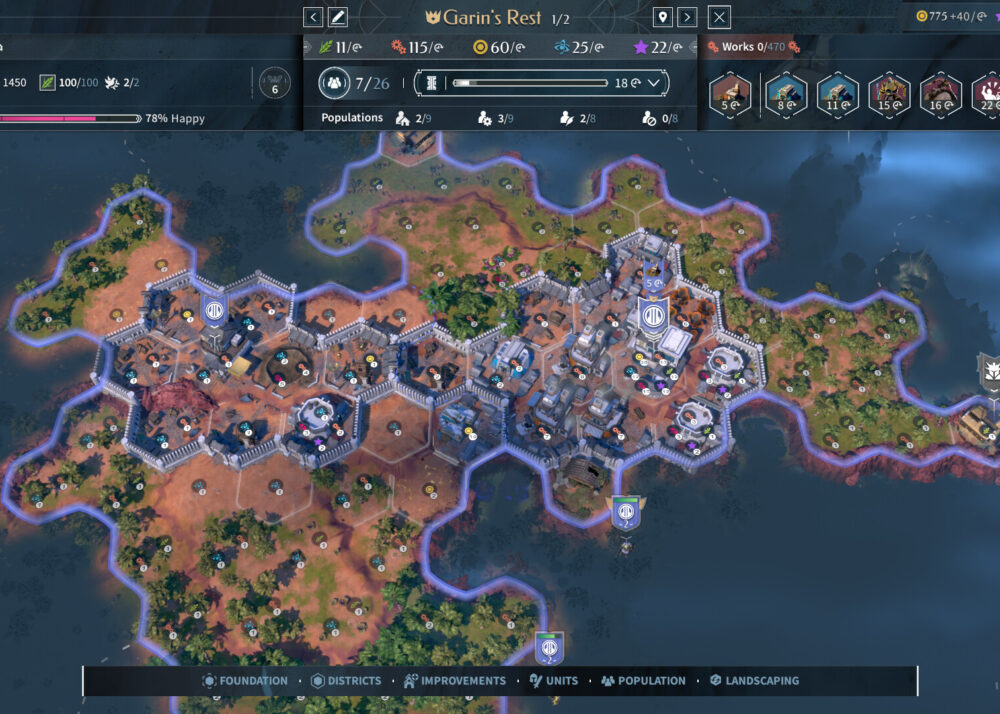Screen dimensions: 1000x714
Task: Switch to the Foundation category
Action: point(244,681)
